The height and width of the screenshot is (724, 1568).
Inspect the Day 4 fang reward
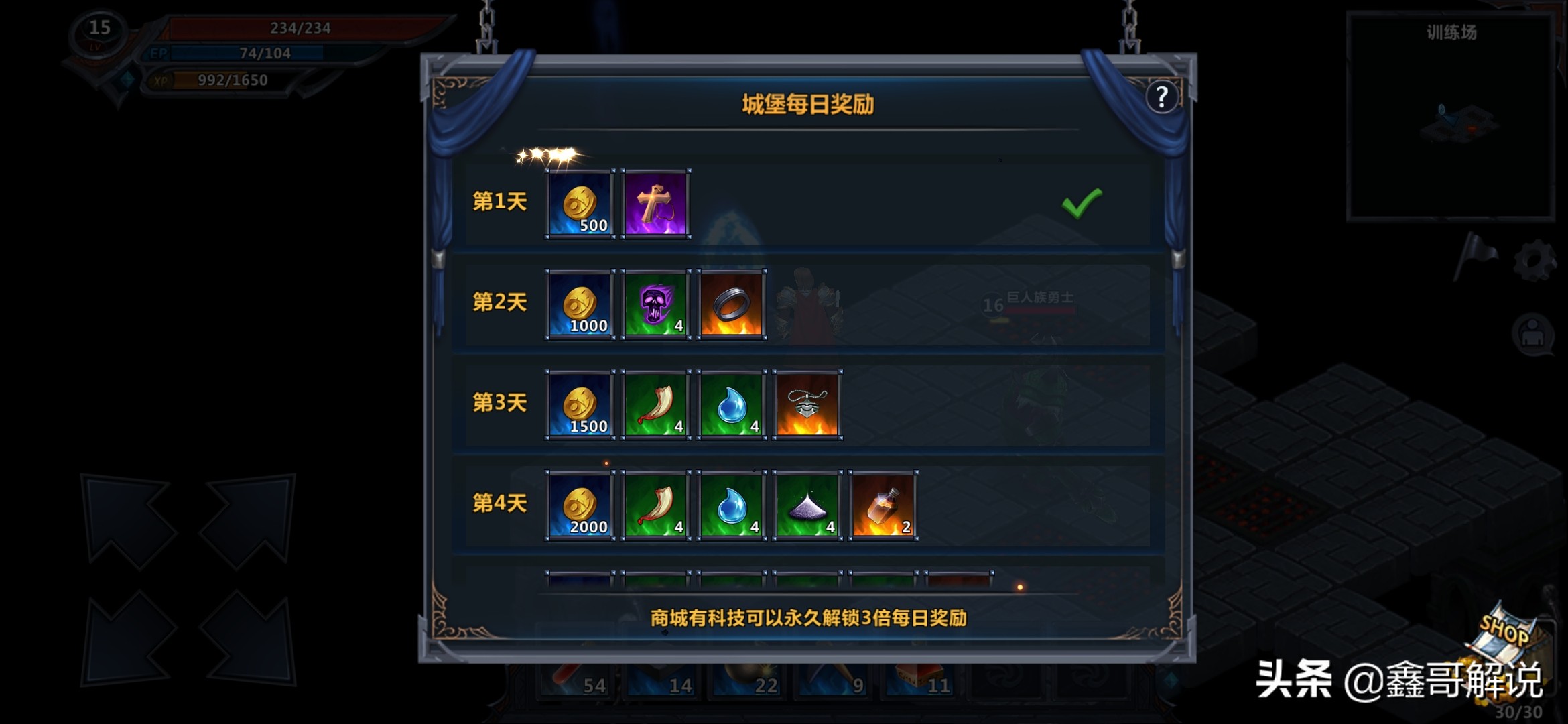tap(656, 505)
